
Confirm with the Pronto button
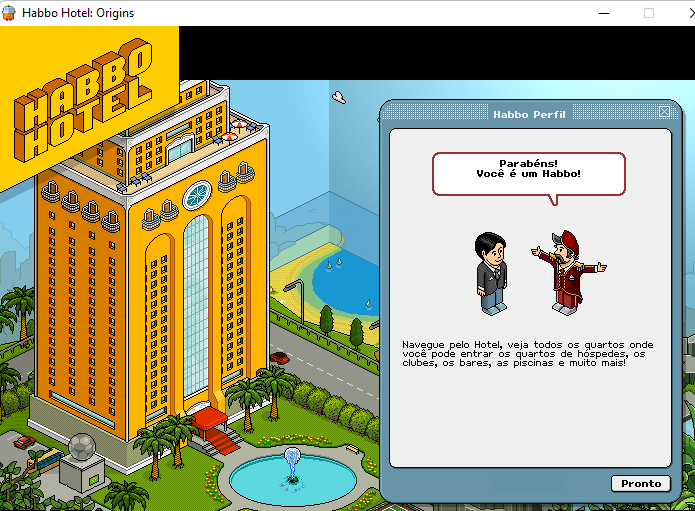click(641, 483)
